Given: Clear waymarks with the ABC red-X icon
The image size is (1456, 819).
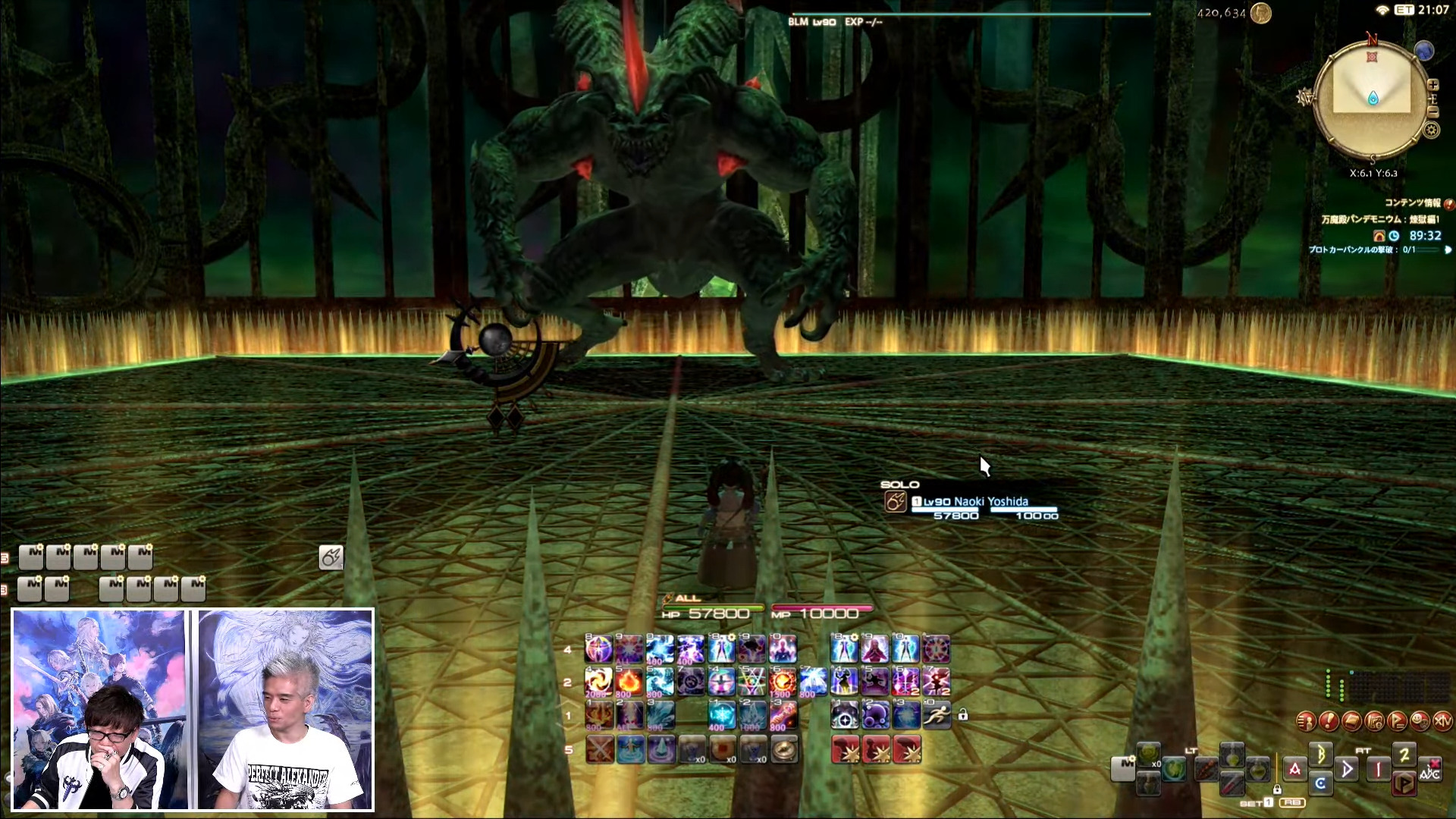Looking at the screenshot, I should tap(1430, 769).
